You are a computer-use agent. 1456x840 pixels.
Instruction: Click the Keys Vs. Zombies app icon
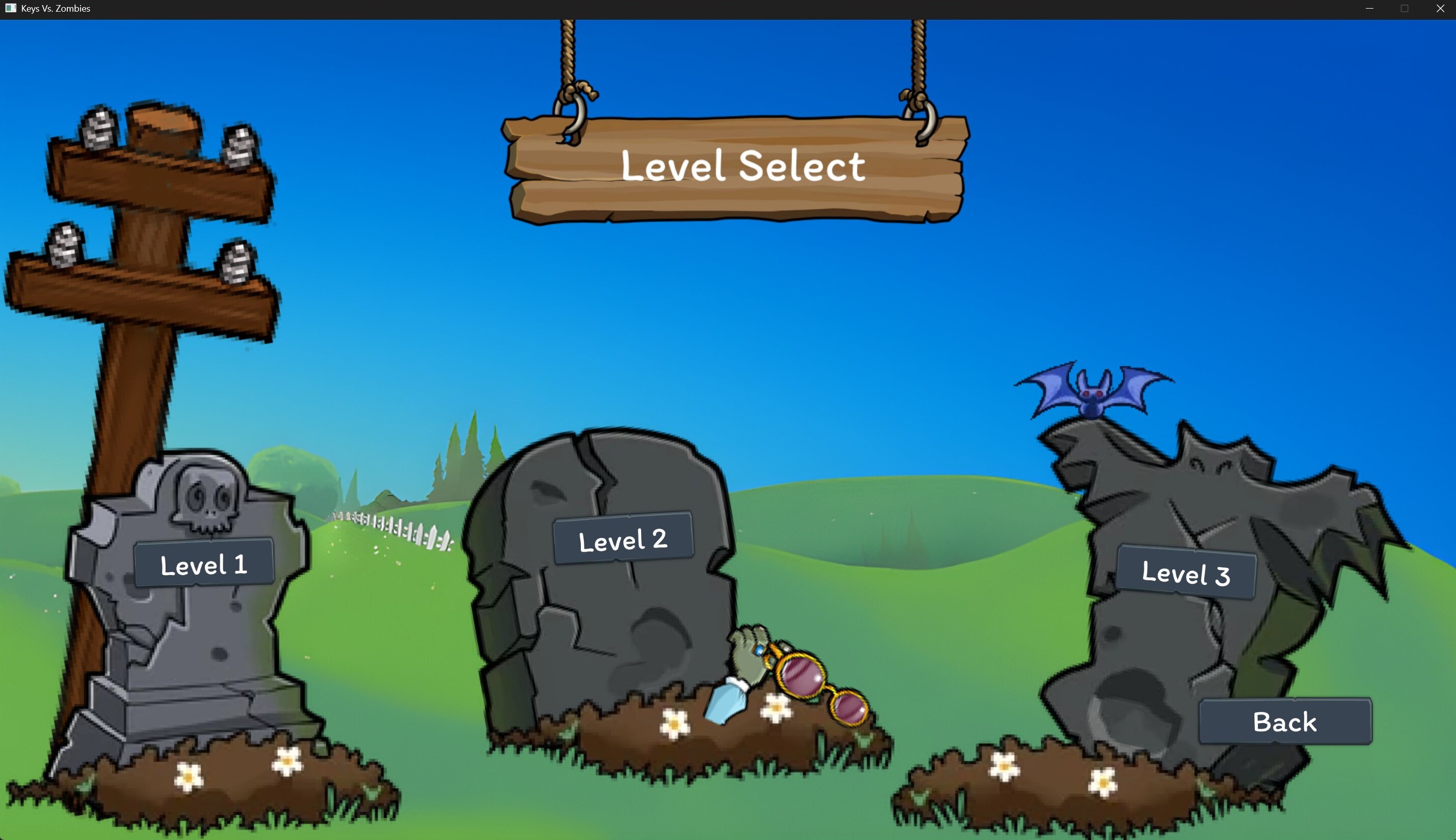(11, 8)
